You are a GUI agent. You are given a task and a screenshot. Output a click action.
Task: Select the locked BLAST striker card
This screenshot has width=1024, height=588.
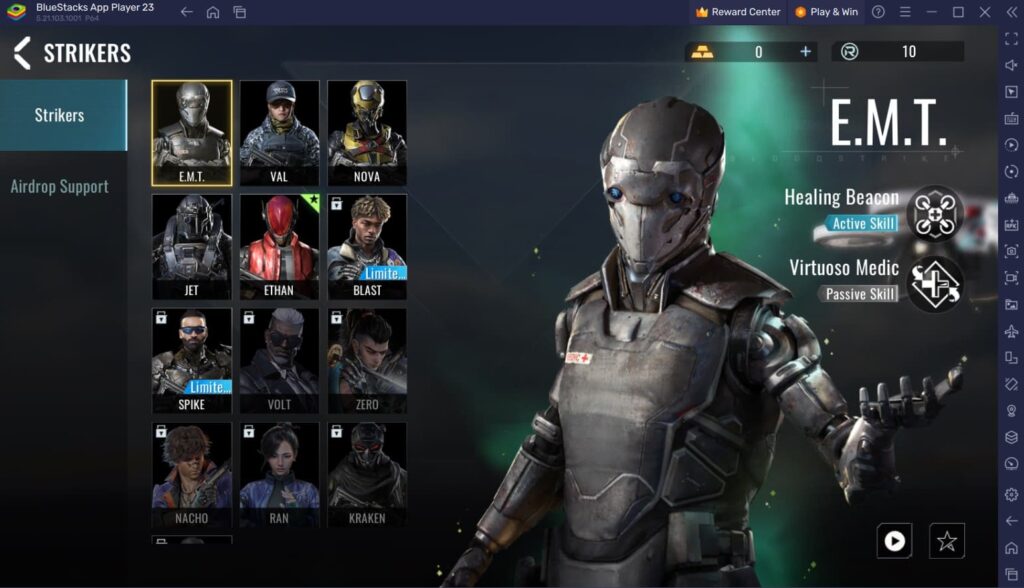[367, 247]
